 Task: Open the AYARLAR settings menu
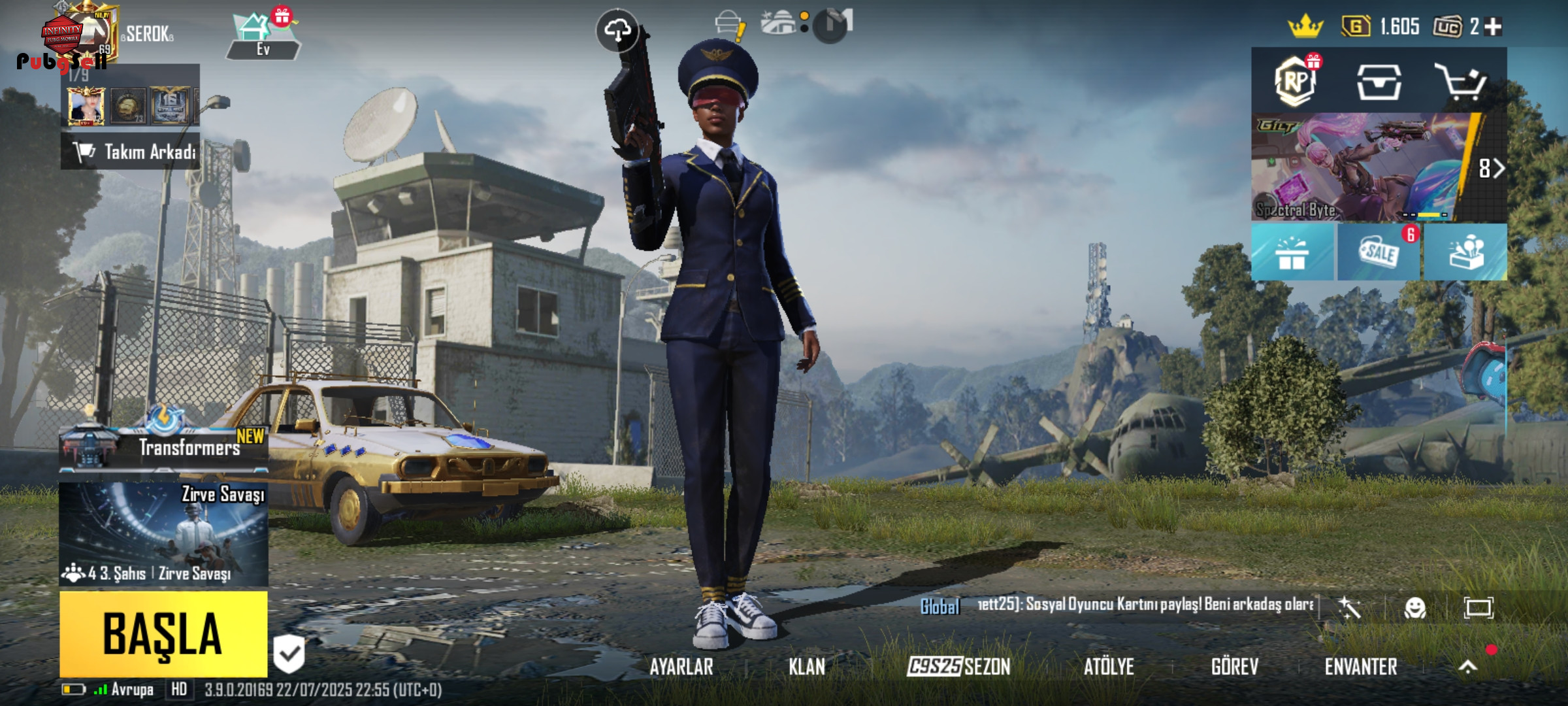[x=681, y=667]
